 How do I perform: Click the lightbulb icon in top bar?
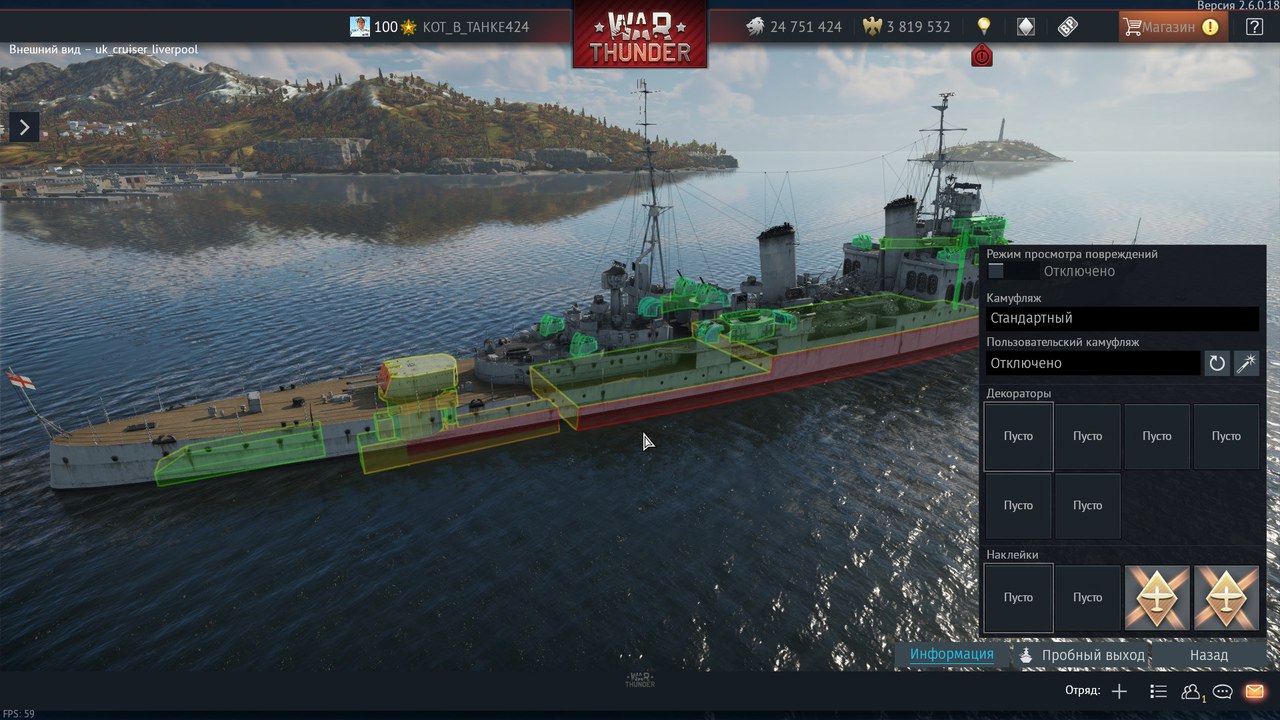pos(983,26)
